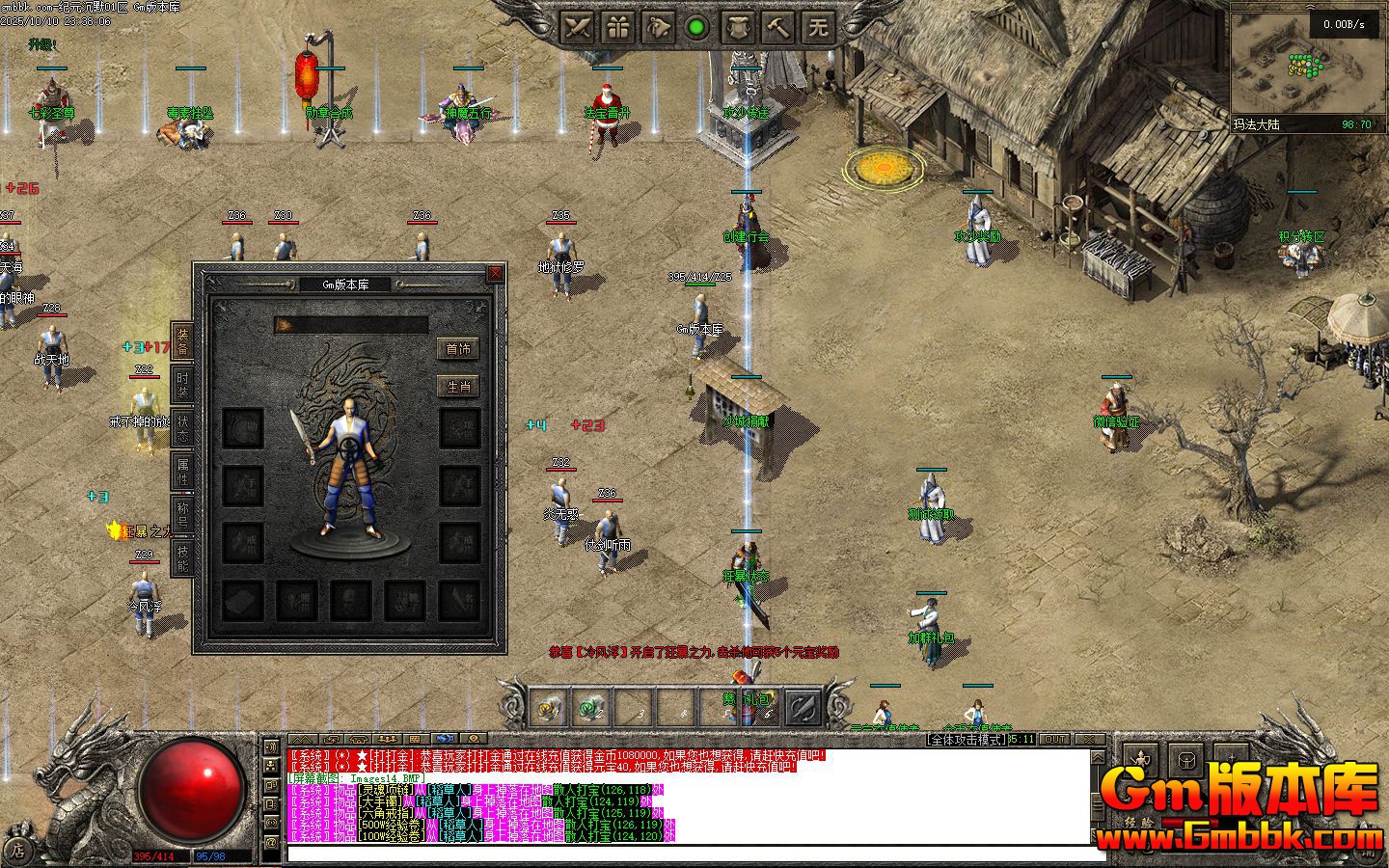Click the crossed swords icon in top toolbar
The image size is (1389, 868).
point(577,27)
